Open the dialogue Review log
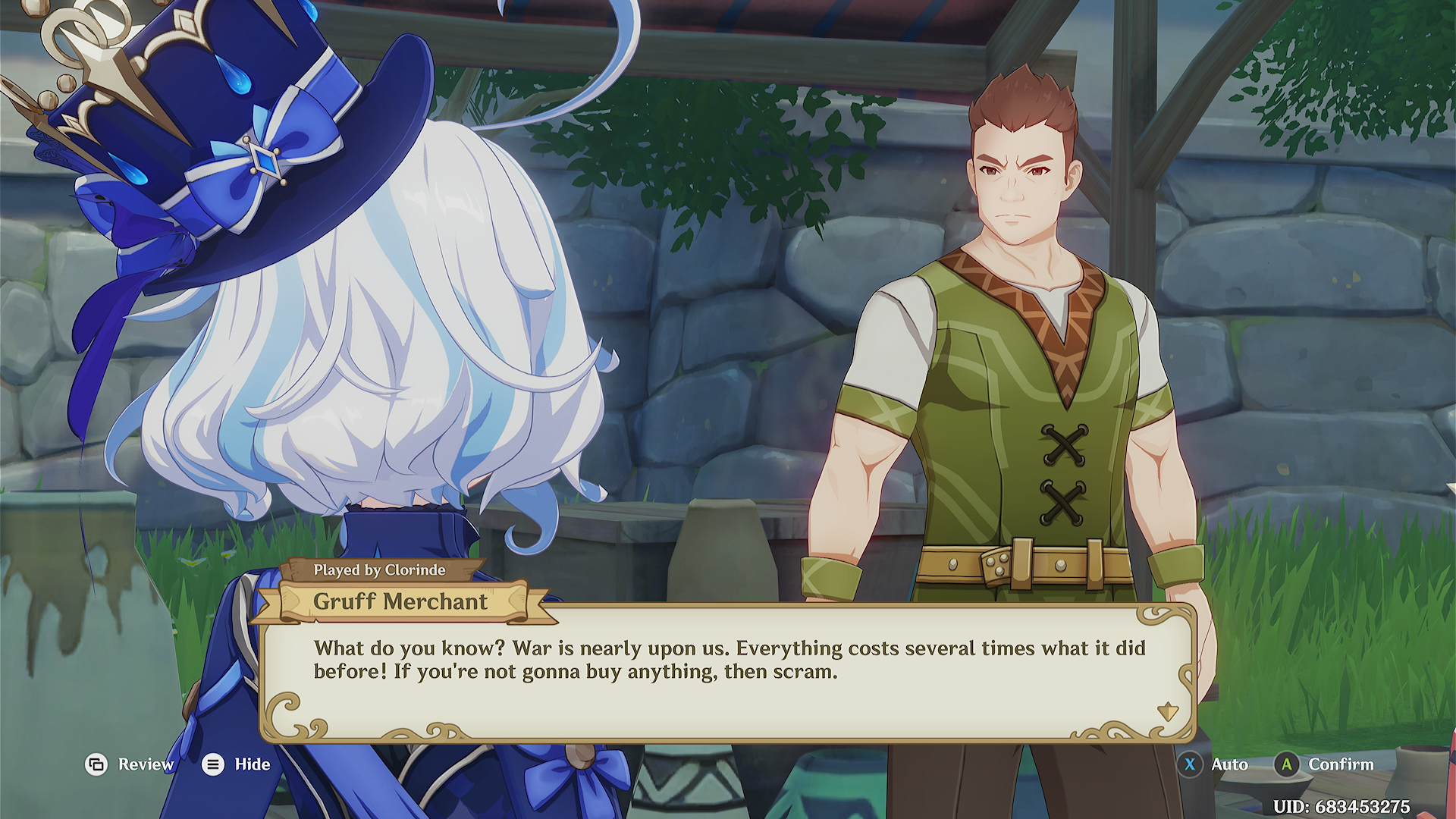The width and height of the screenshot is (1456, 819). click(x=129, y=764)
